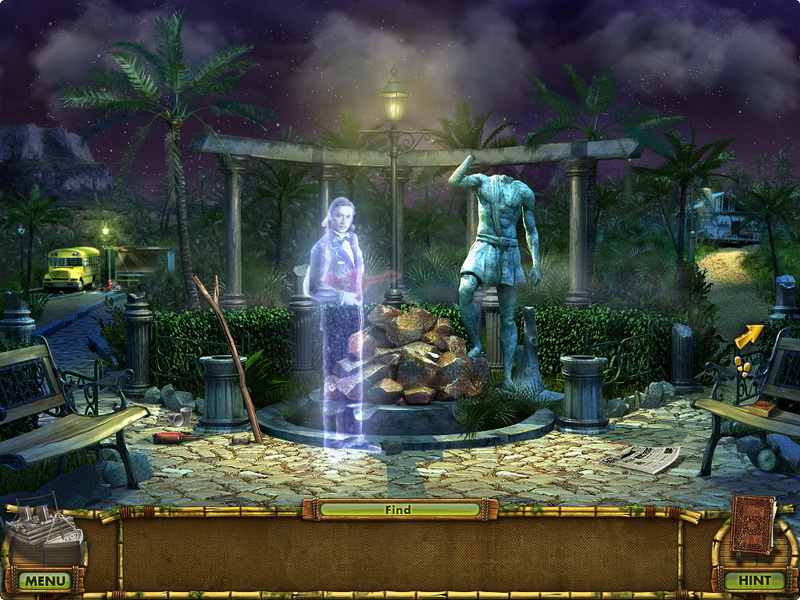Open the MENU button
The image size is (800, 600).
point(44,580)
